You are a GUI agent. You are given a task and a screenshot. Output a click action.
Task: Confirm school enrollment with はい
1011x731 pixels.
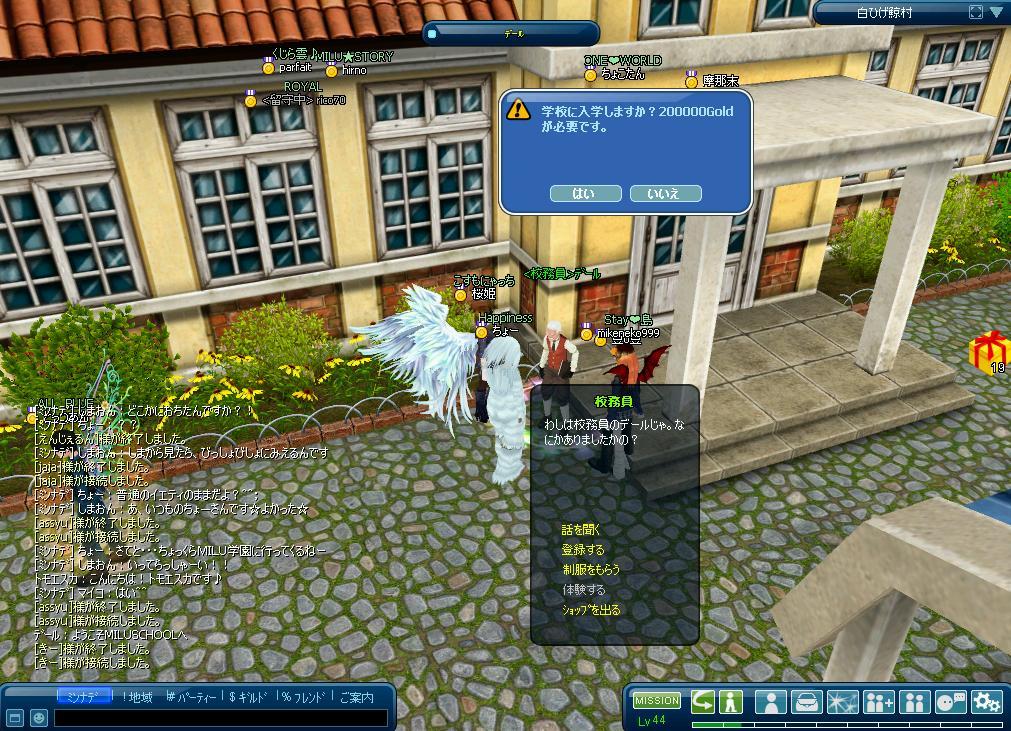[585, 193]
